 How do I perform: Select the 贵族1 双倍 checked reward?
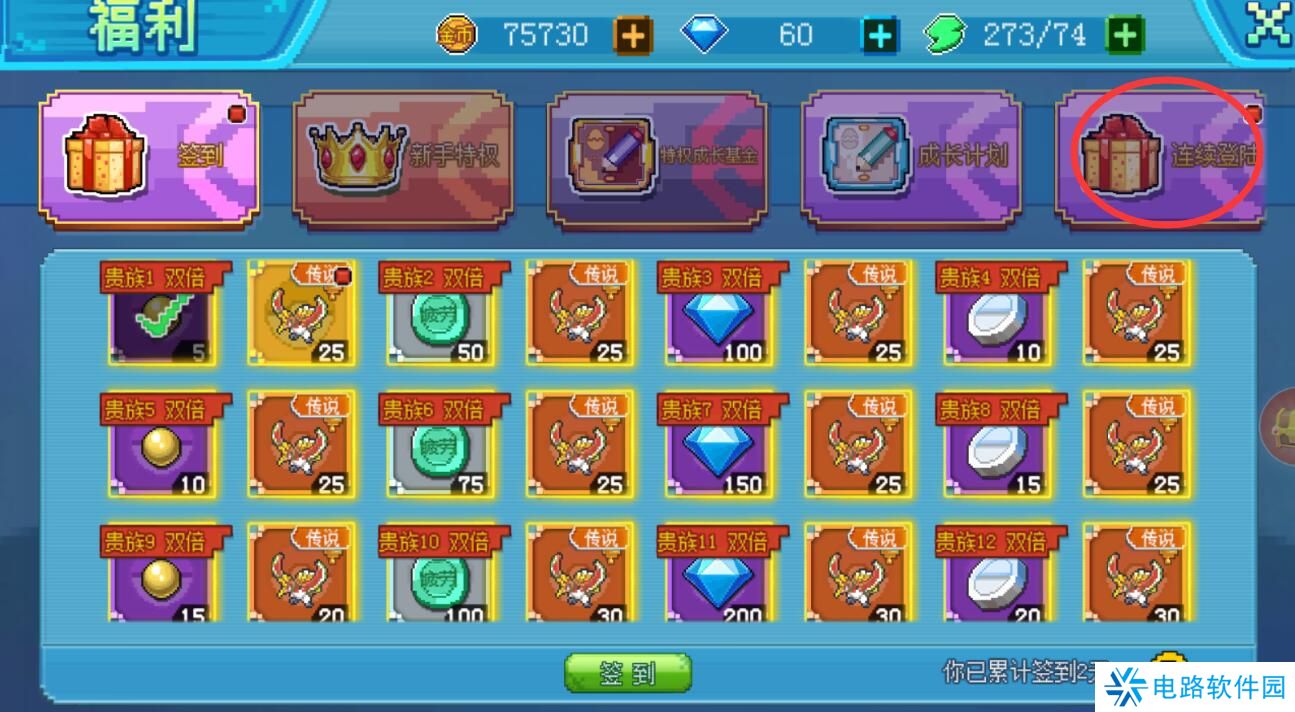163,318
